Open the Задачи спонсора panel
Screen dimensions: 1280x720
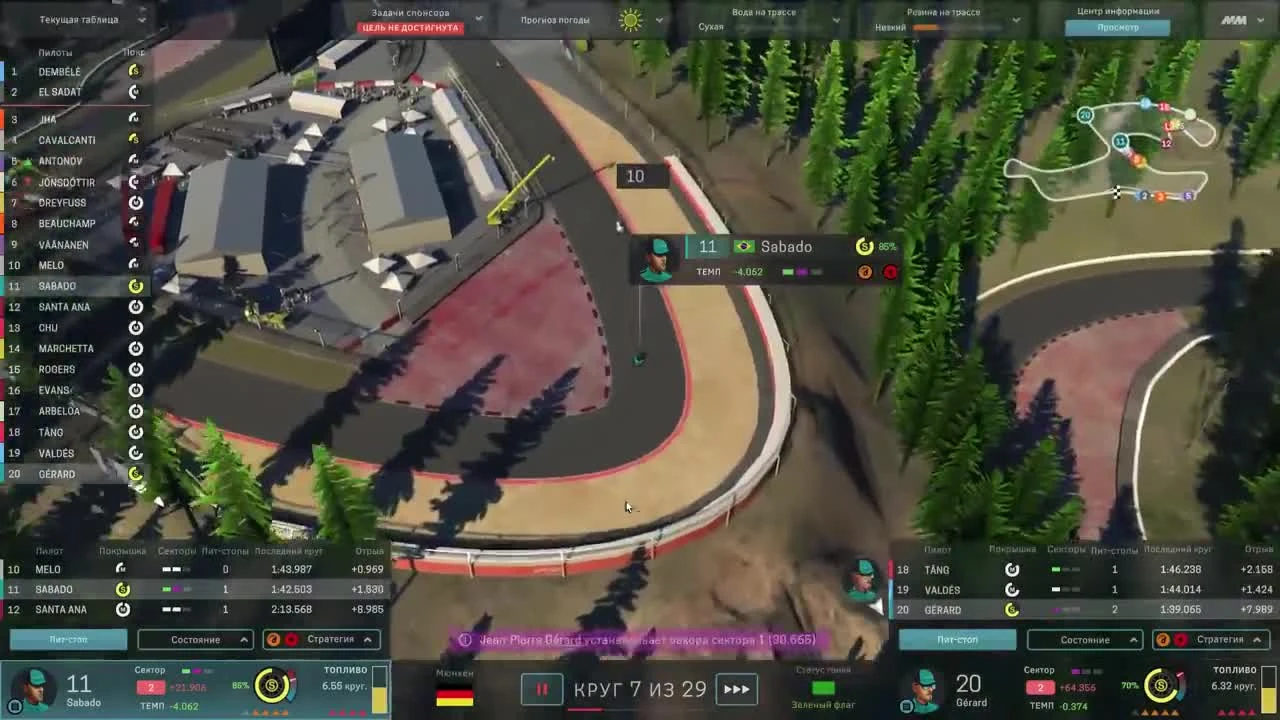(478, 17)
